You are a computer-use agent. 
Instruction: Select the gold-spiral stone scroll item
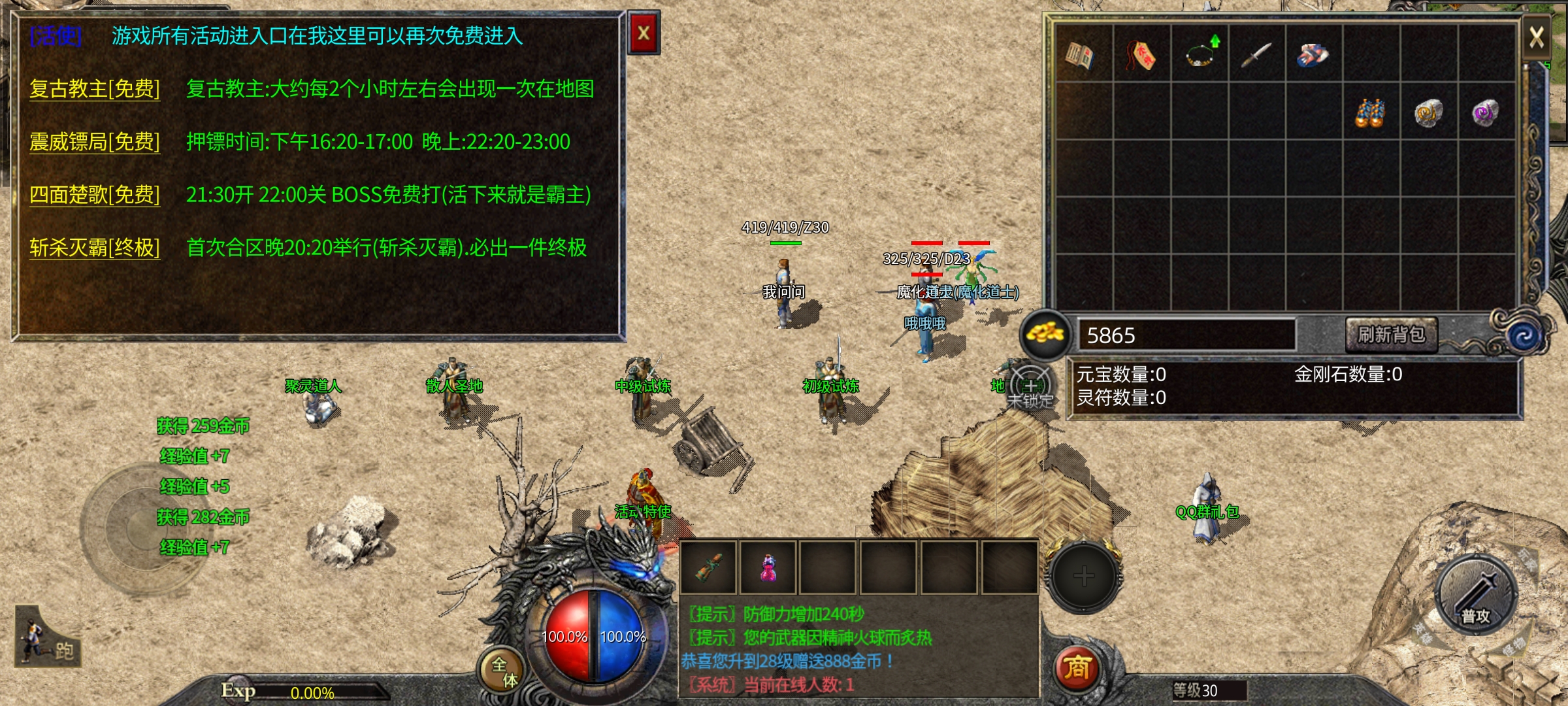coord(1428,113)
